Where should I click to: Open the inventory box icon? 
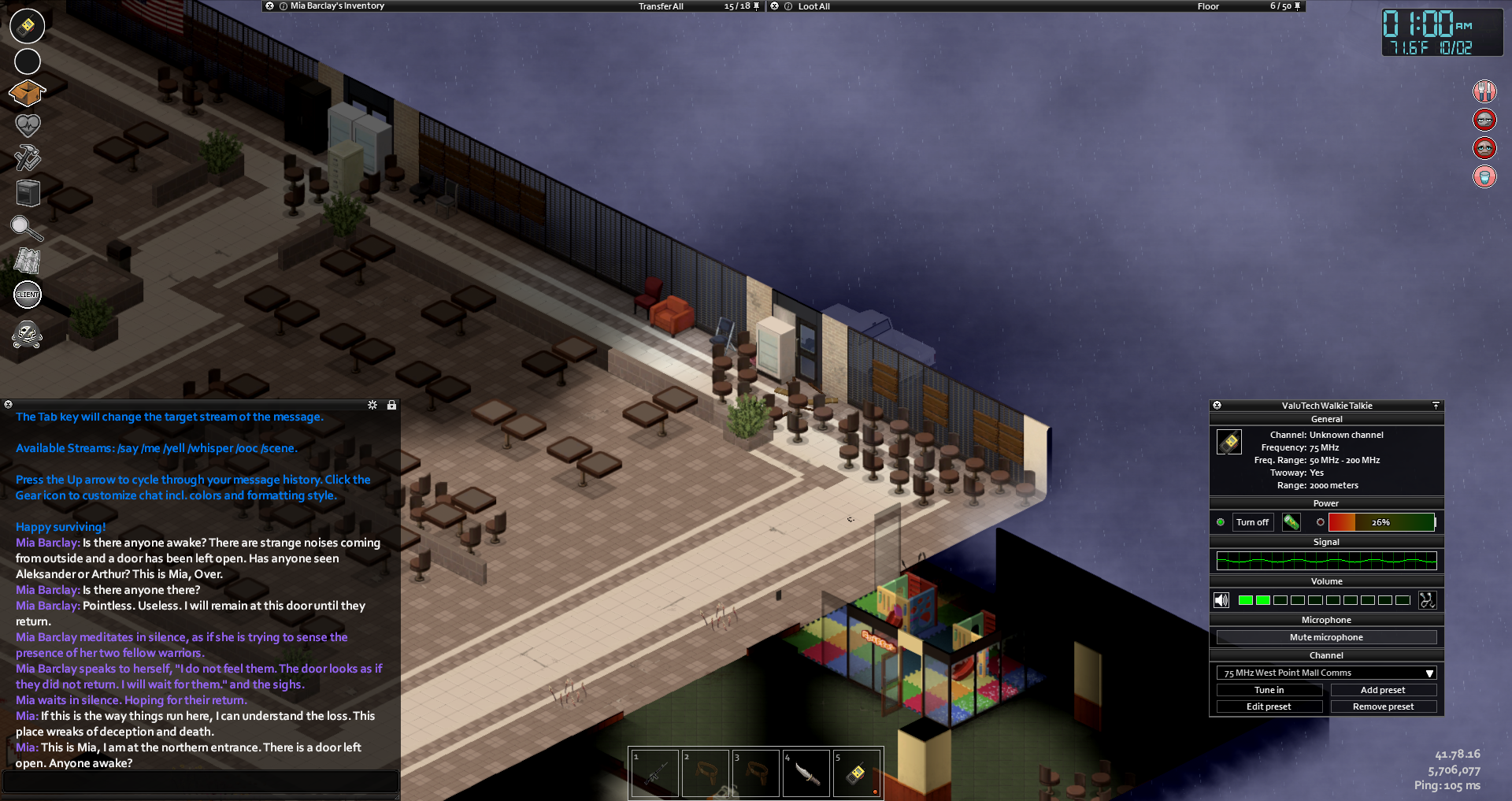tap(27, 93)
